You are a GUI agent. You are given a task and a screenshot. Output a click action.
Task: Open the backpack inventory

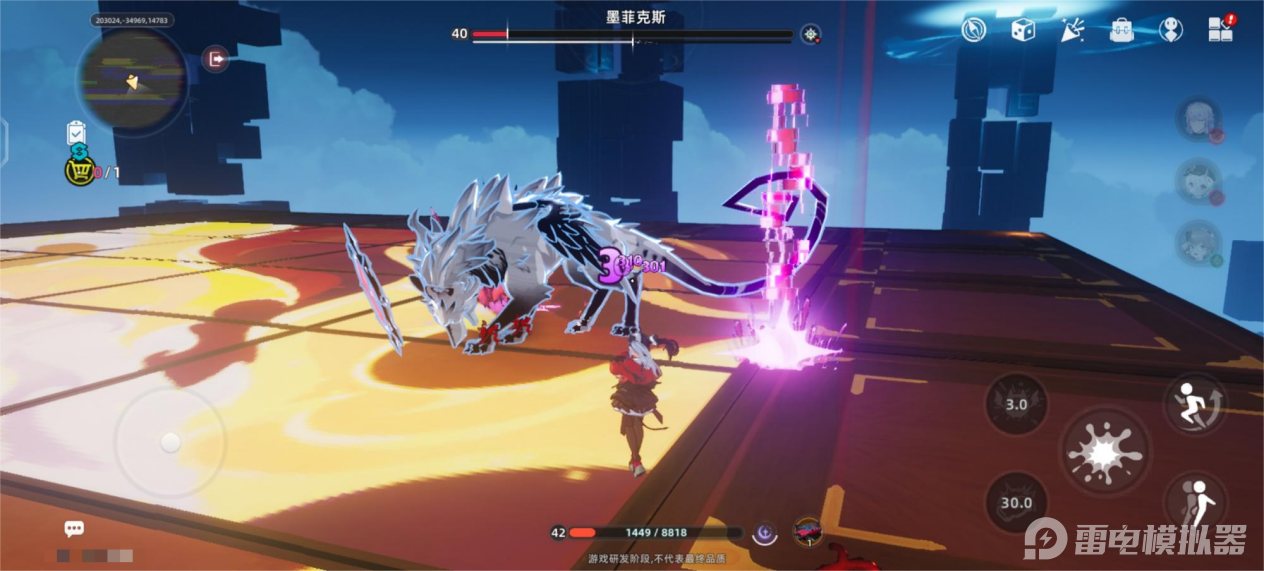click(x=1122, y=29)
